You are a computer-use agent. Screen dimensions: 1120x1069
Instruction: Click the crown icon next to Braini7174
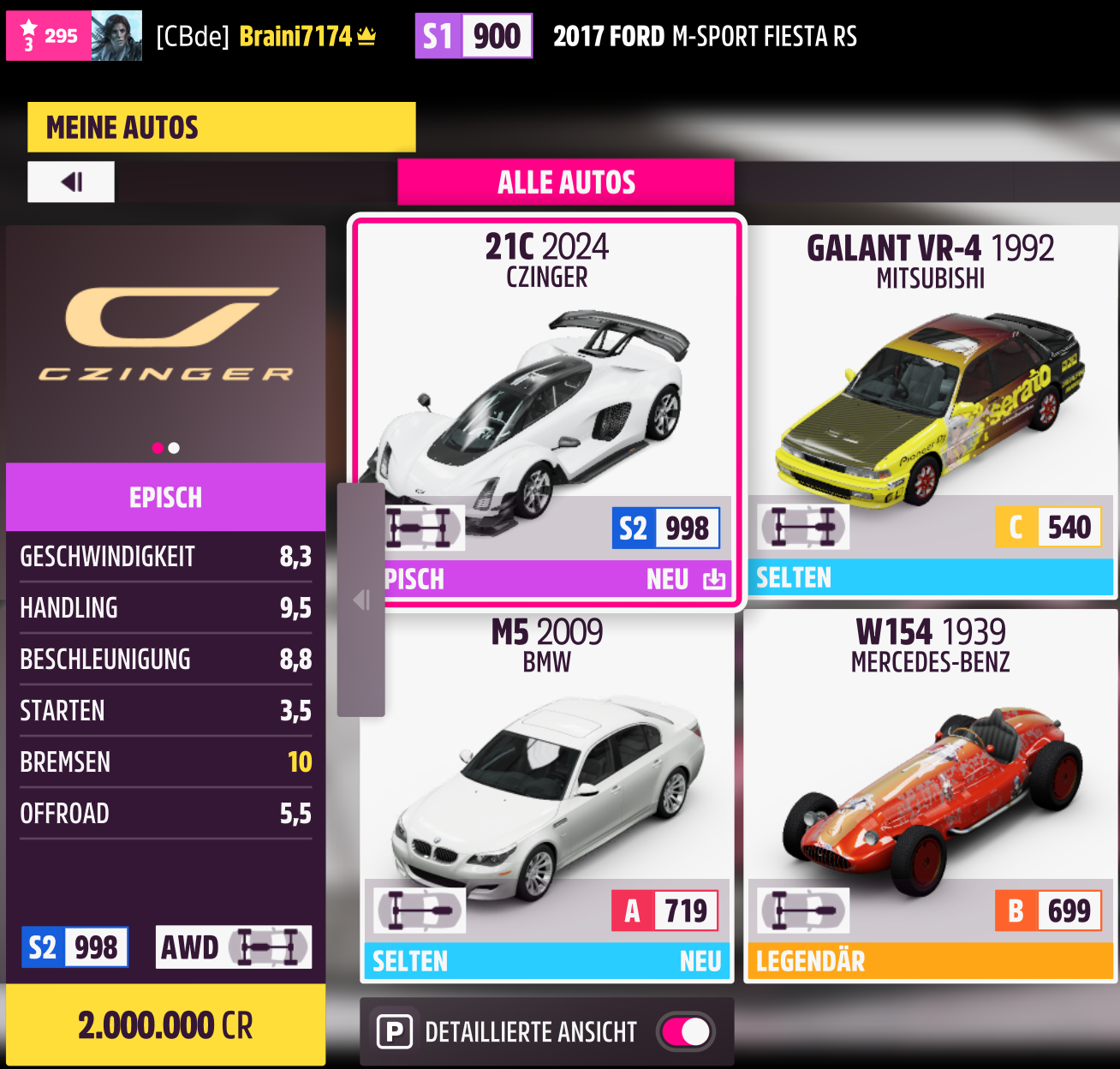(x=366, y=35)
